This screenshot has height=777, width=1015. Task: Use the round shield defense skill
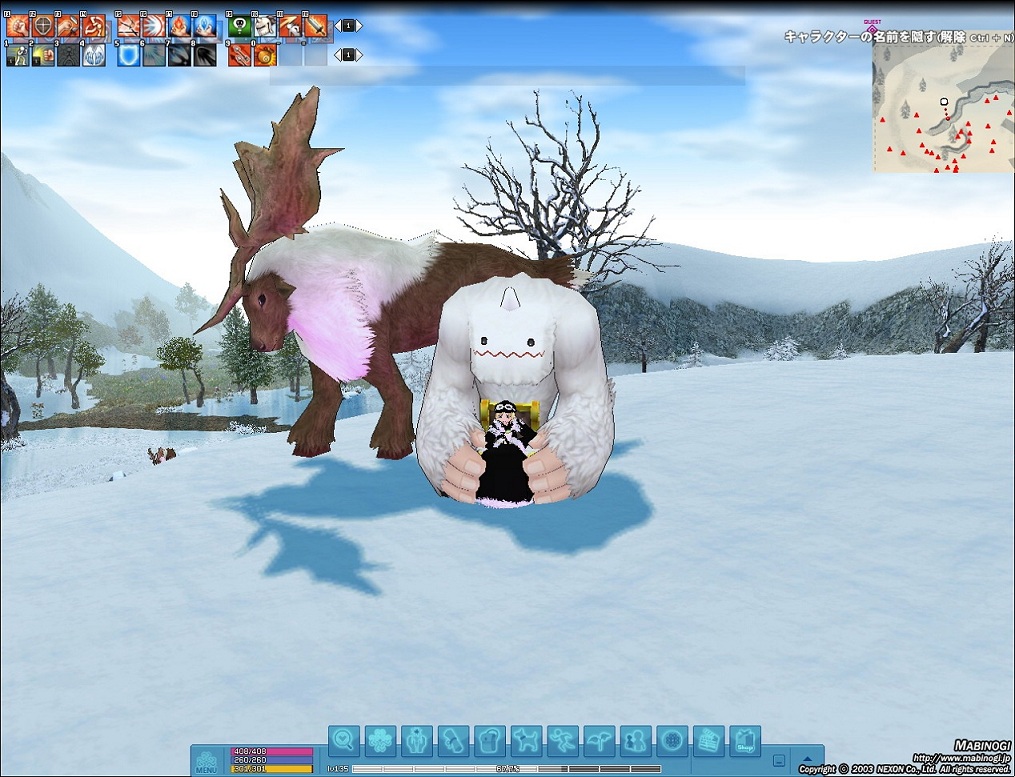(x=43, y=26)
